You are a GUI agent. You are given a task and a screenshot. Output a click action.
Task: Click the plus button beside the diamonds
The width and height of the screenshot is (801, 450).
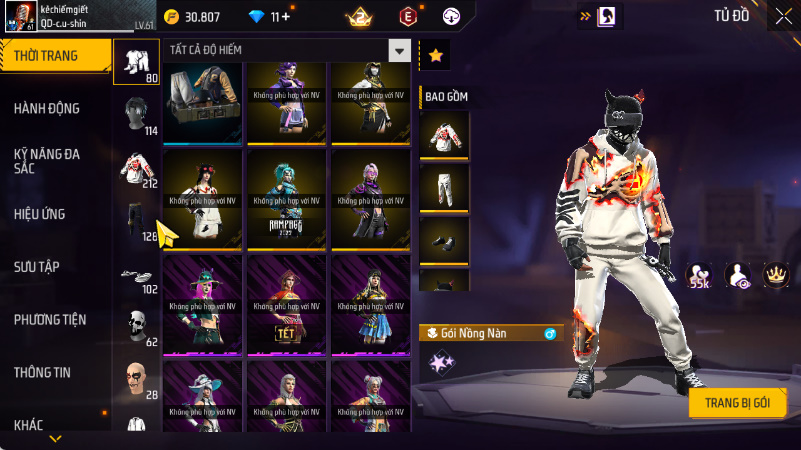tap(287, 17)
